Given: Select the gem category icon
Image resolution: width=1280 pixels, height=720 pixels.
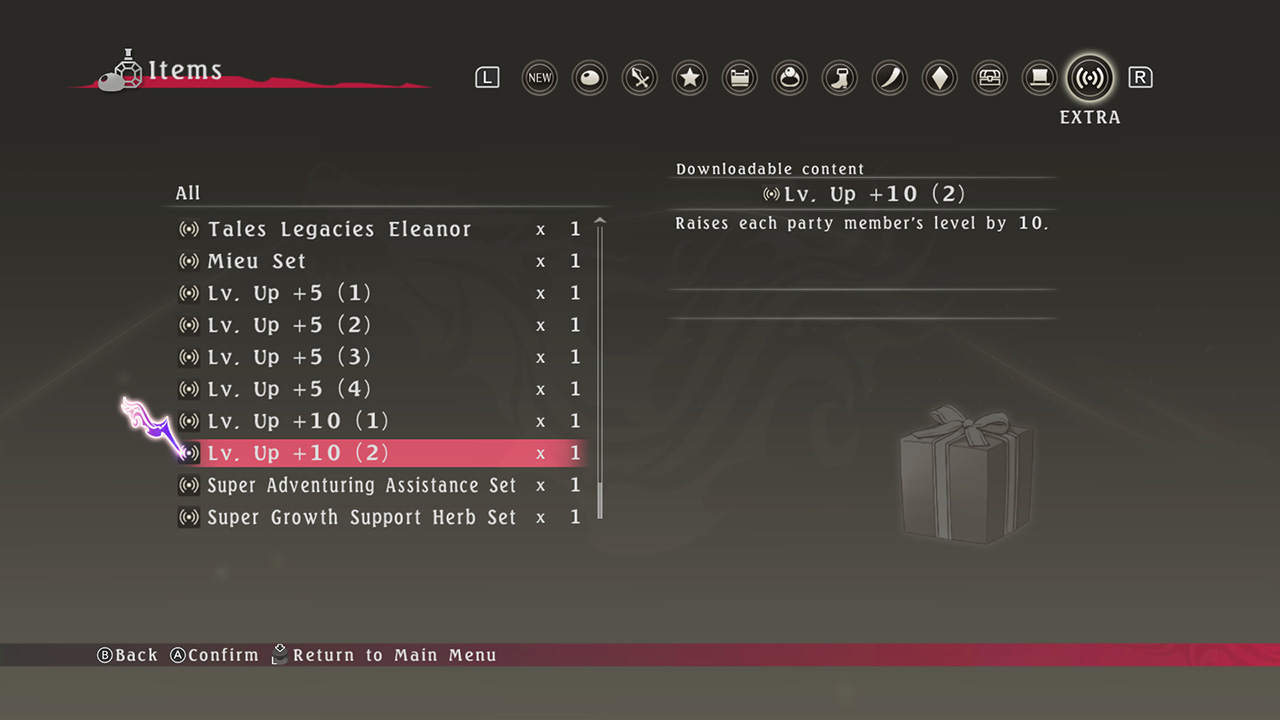Looking at the screenshot, I should tap(939, 78).
